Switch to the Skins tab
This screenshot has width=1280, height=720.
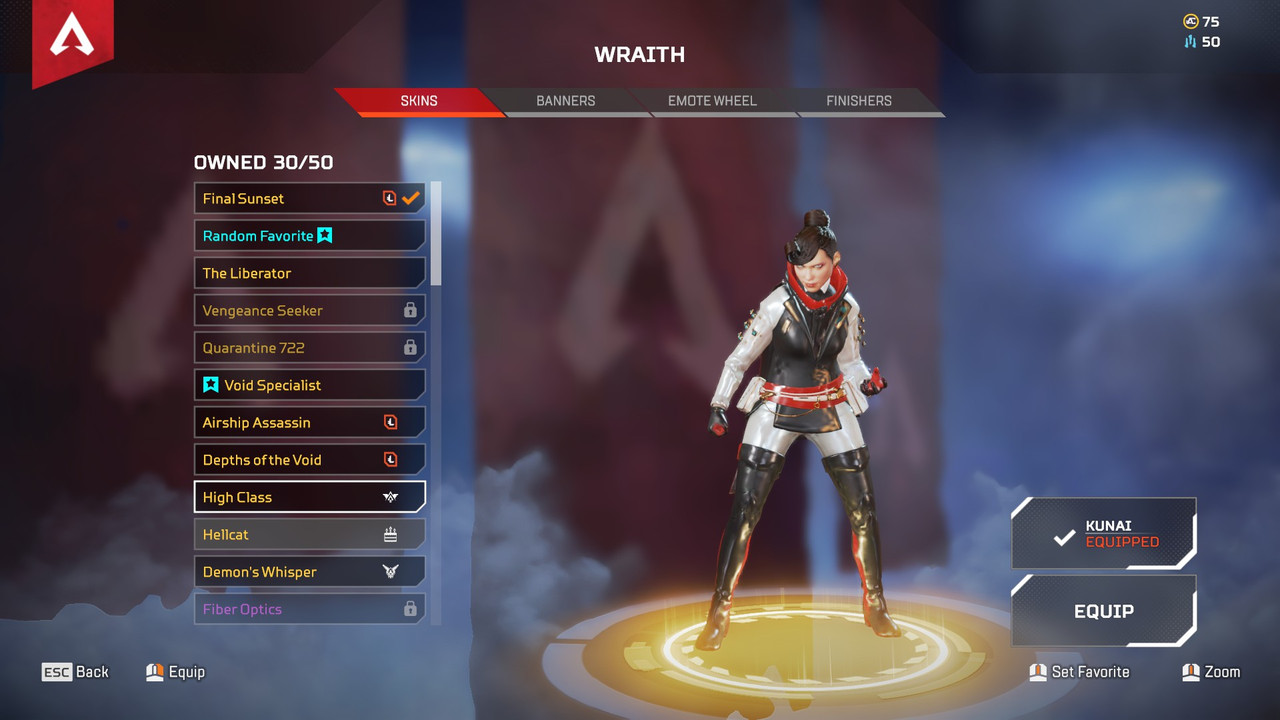coord(418,101)
